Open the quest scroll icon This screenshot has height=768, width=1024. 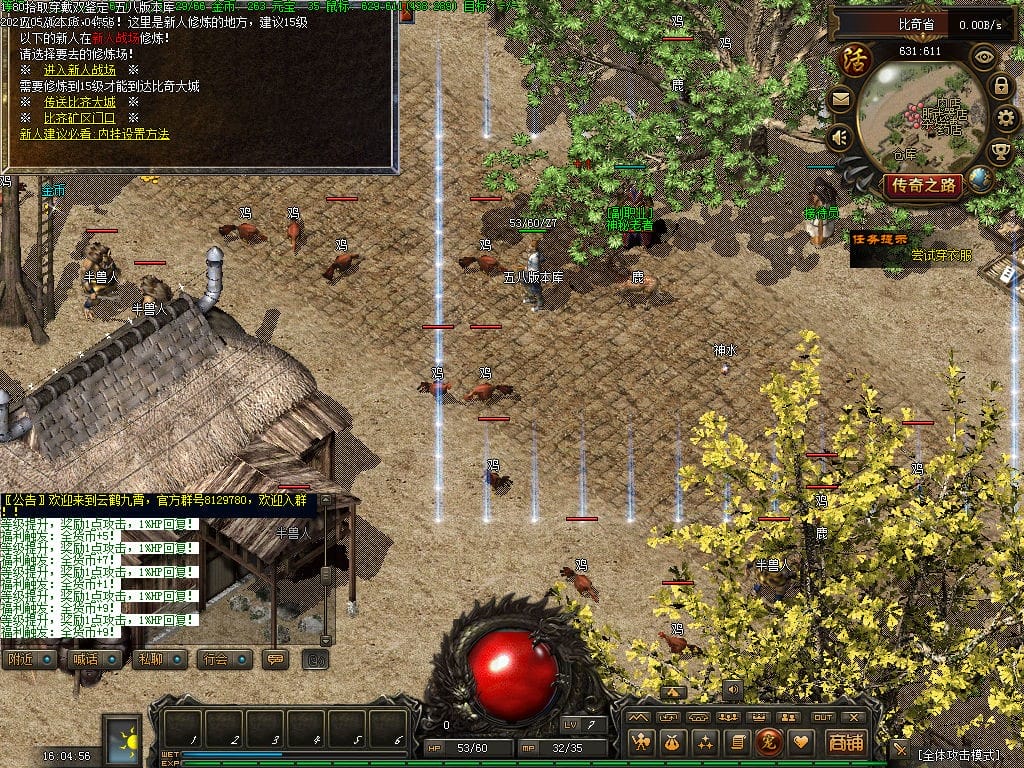[737, 742]
